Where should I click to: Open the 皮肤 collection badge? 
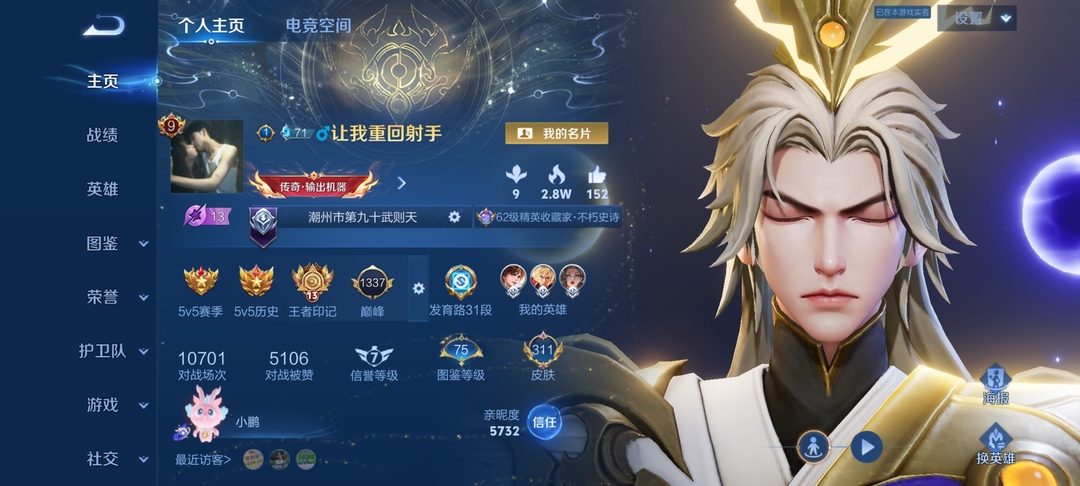(543, 353)
